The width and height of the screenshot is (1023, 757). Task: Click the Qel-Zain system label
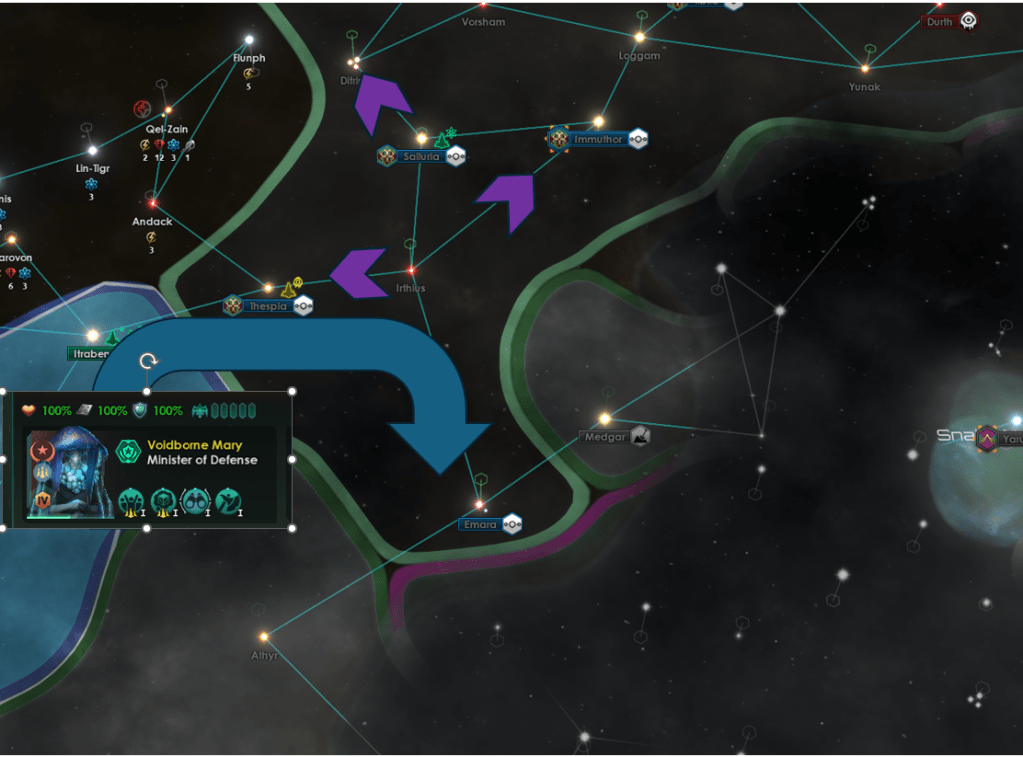point(167,129)
